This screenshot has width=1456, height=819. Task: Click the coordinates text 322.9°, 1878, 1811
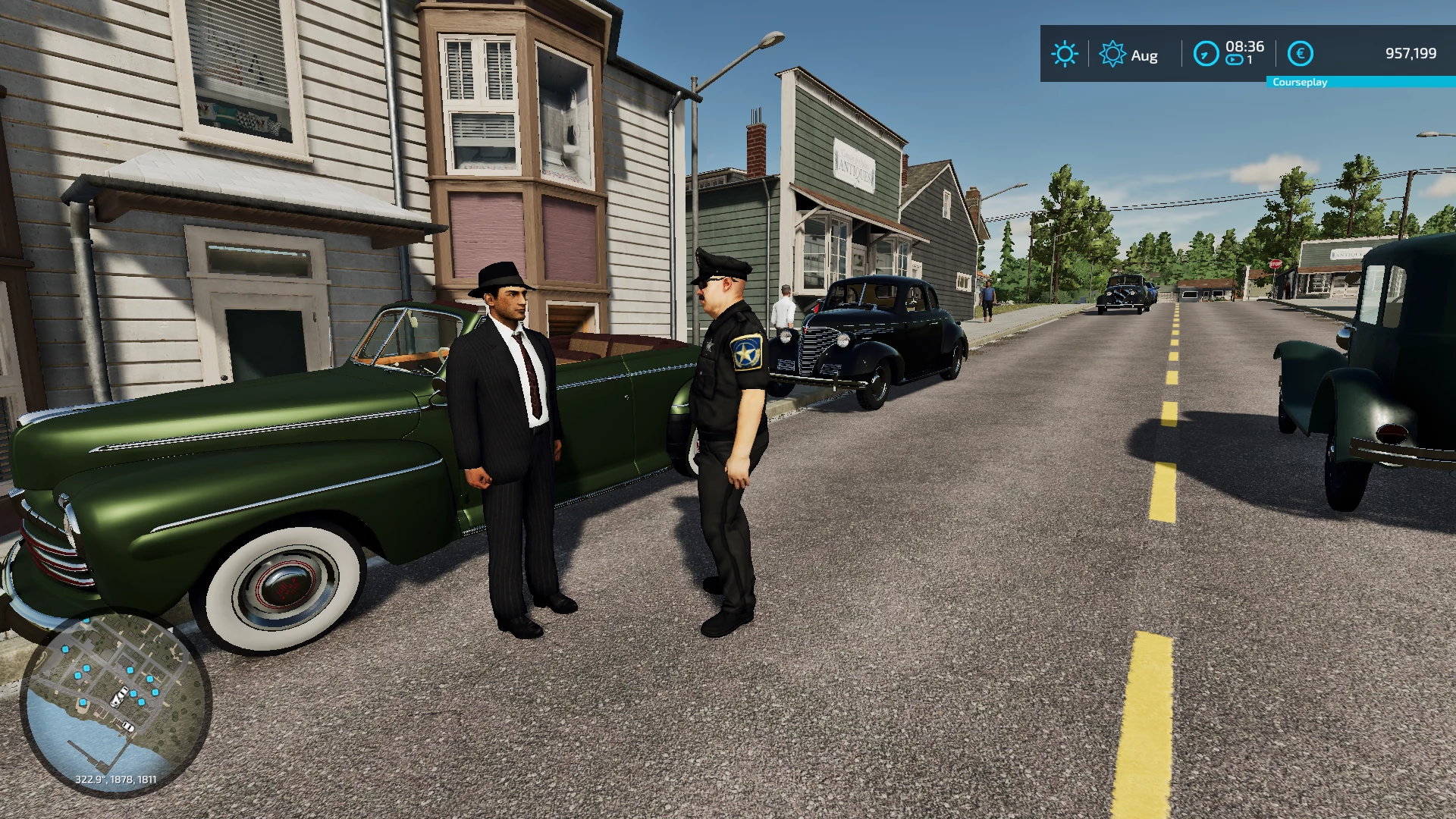[x=115, y=778]
